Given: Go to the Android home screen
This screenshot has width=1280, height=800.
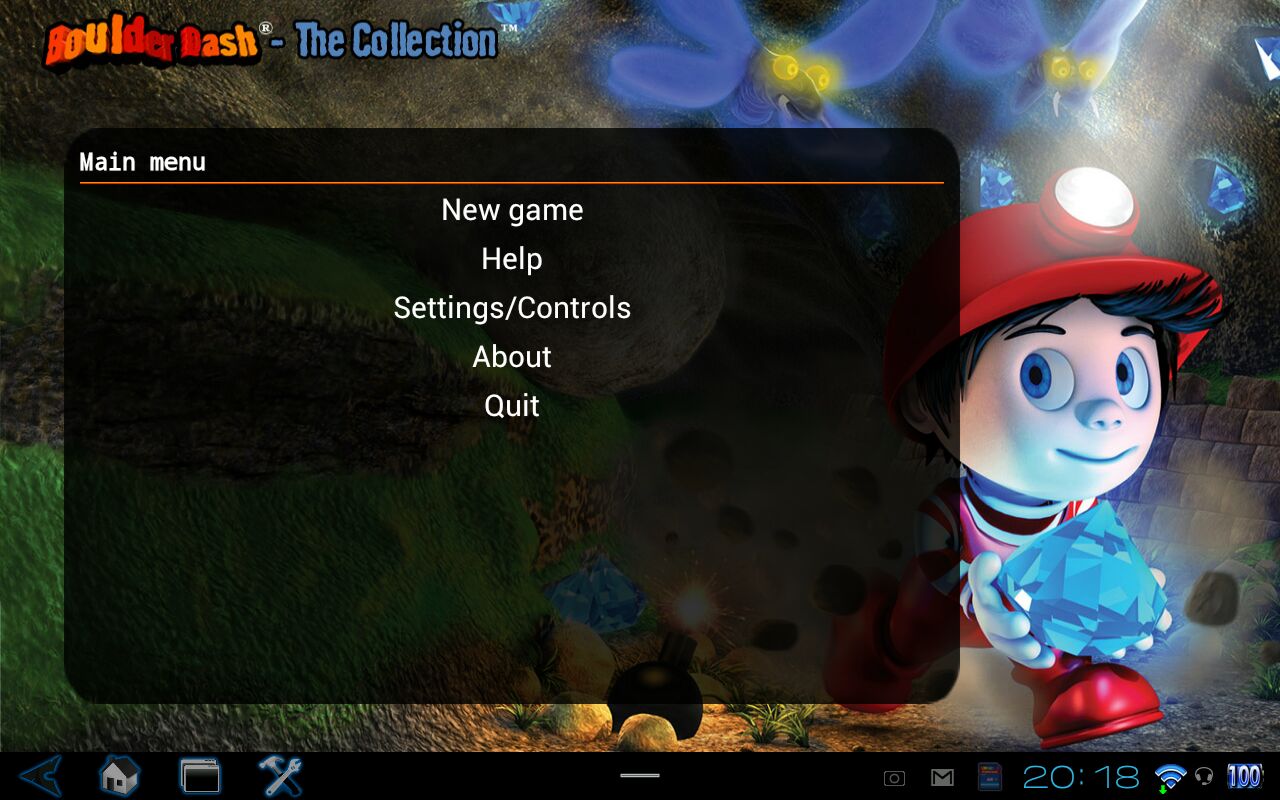Looking at the screenshot, I should click(119, 776).
